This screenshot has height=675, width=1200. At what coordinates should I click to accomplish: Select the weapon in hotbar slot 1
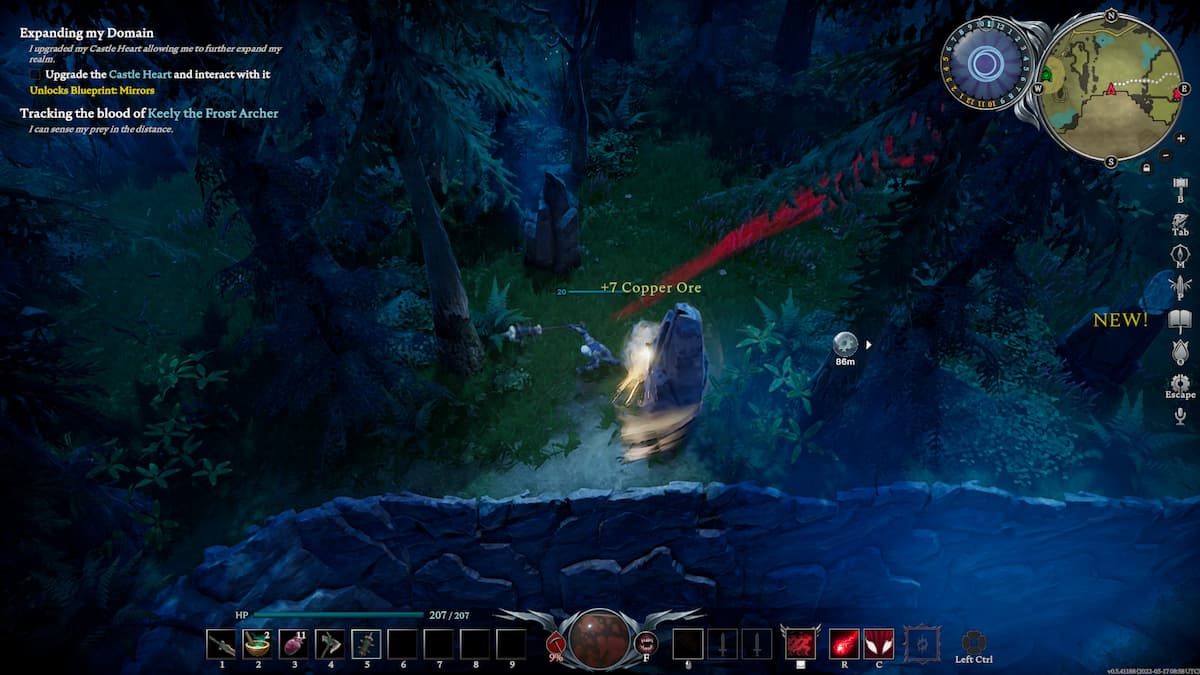click(222, 643)
